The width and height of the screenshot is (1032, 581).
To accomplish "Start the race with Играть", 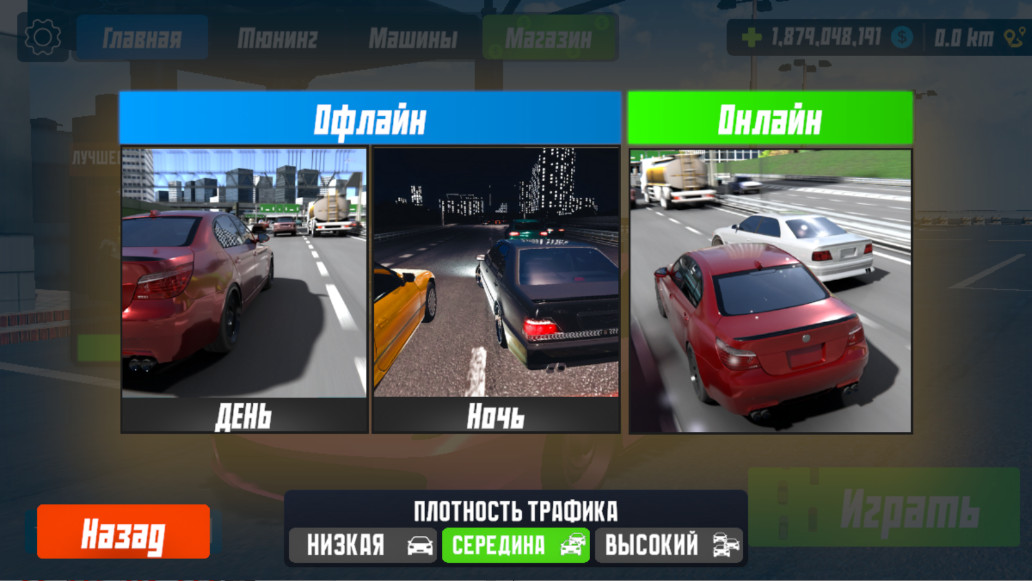I will tap(883, 509).
